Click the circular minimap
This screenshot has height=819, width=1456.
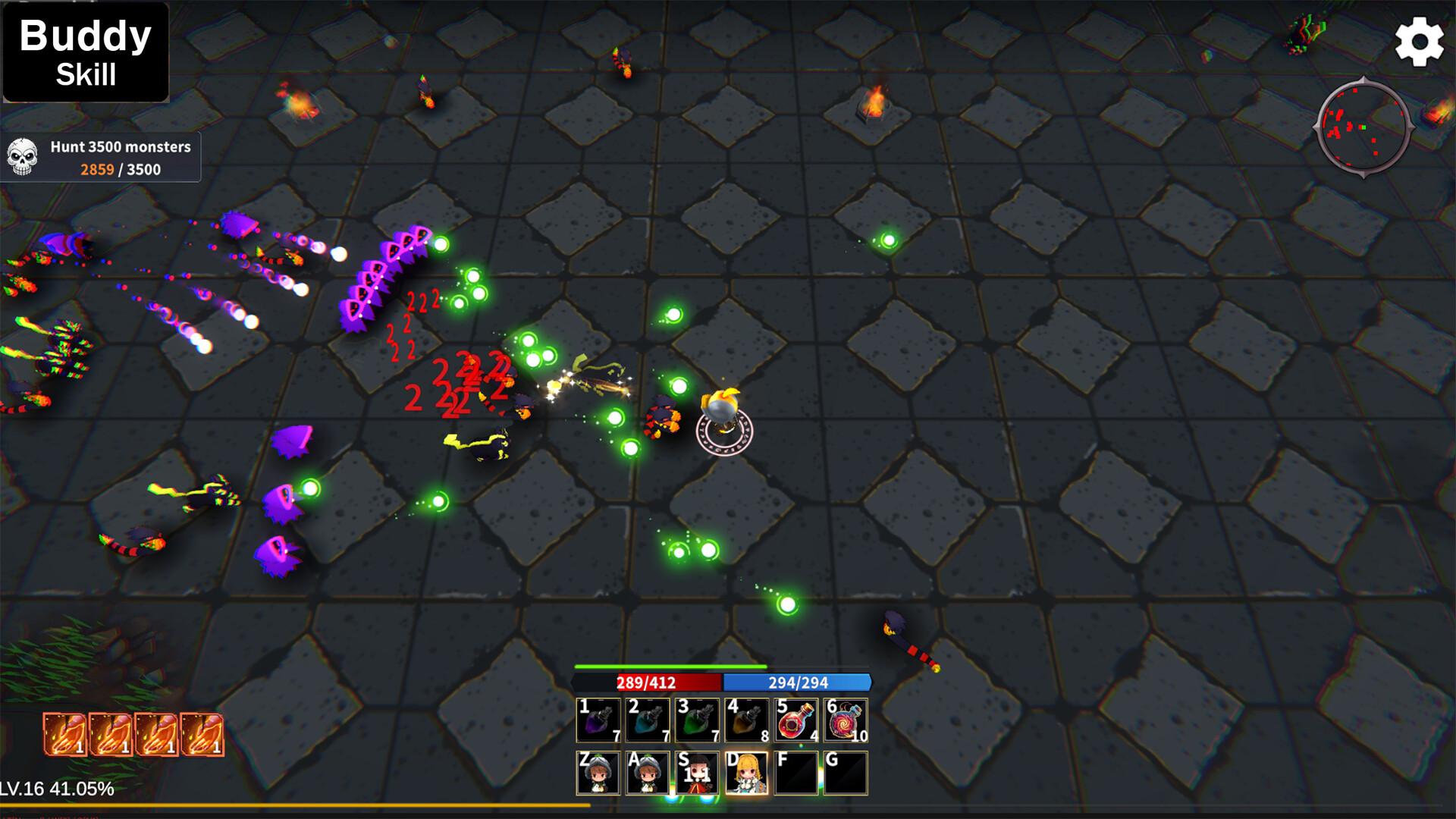pyautogui.click(x=1363, y=129)
